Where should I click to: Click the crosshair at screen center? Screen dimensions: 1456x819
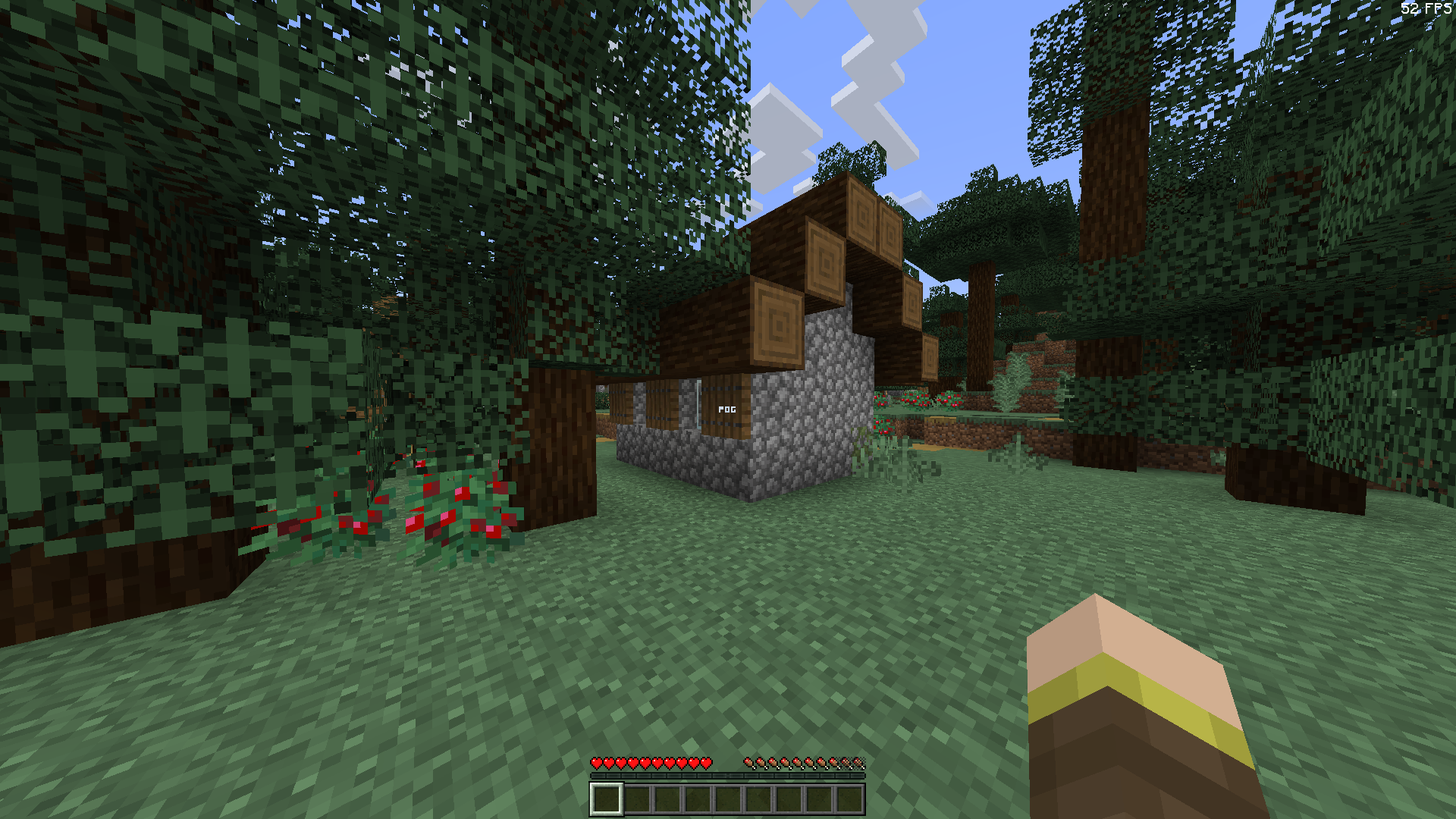click(728, 409)
